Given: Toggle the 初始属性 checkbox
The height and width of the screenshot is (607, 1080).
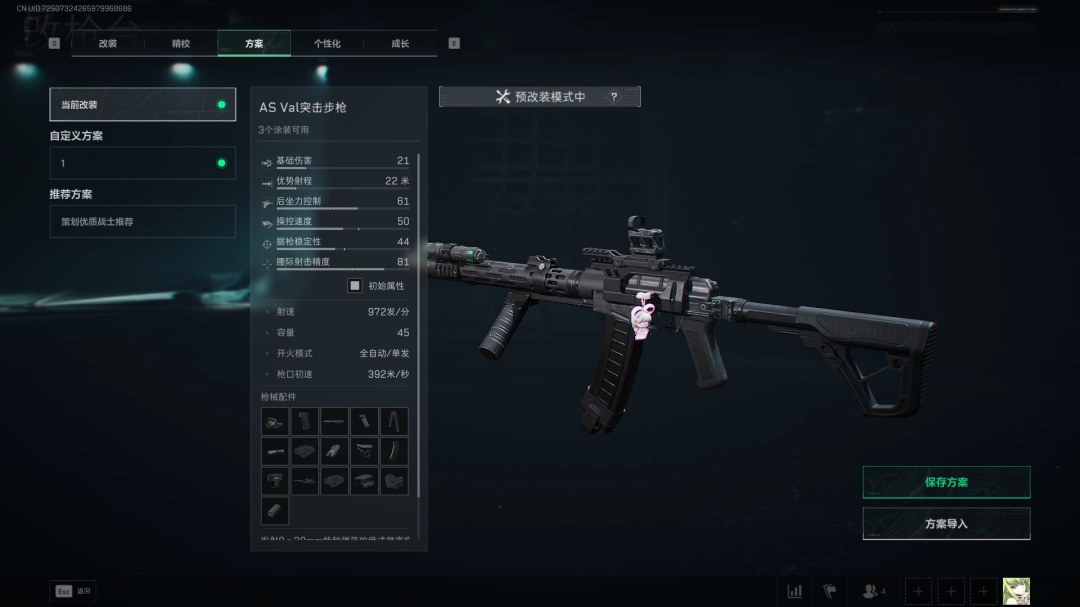Looking at the screenshot, I should click(355, 286).
